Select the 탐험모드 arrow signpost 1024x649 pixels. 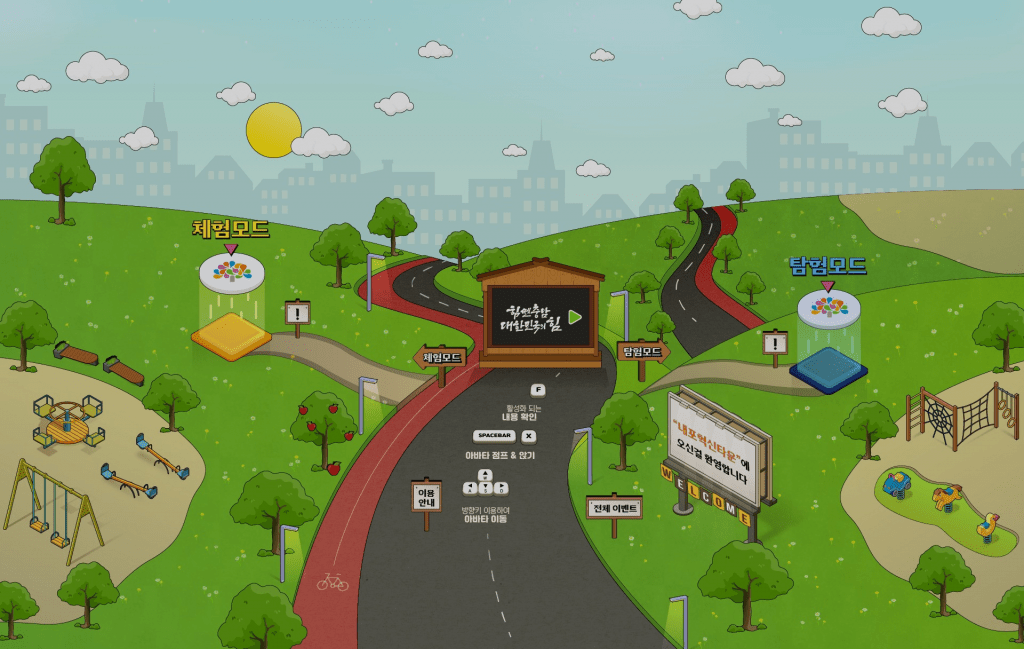click(x=642, y=351)
